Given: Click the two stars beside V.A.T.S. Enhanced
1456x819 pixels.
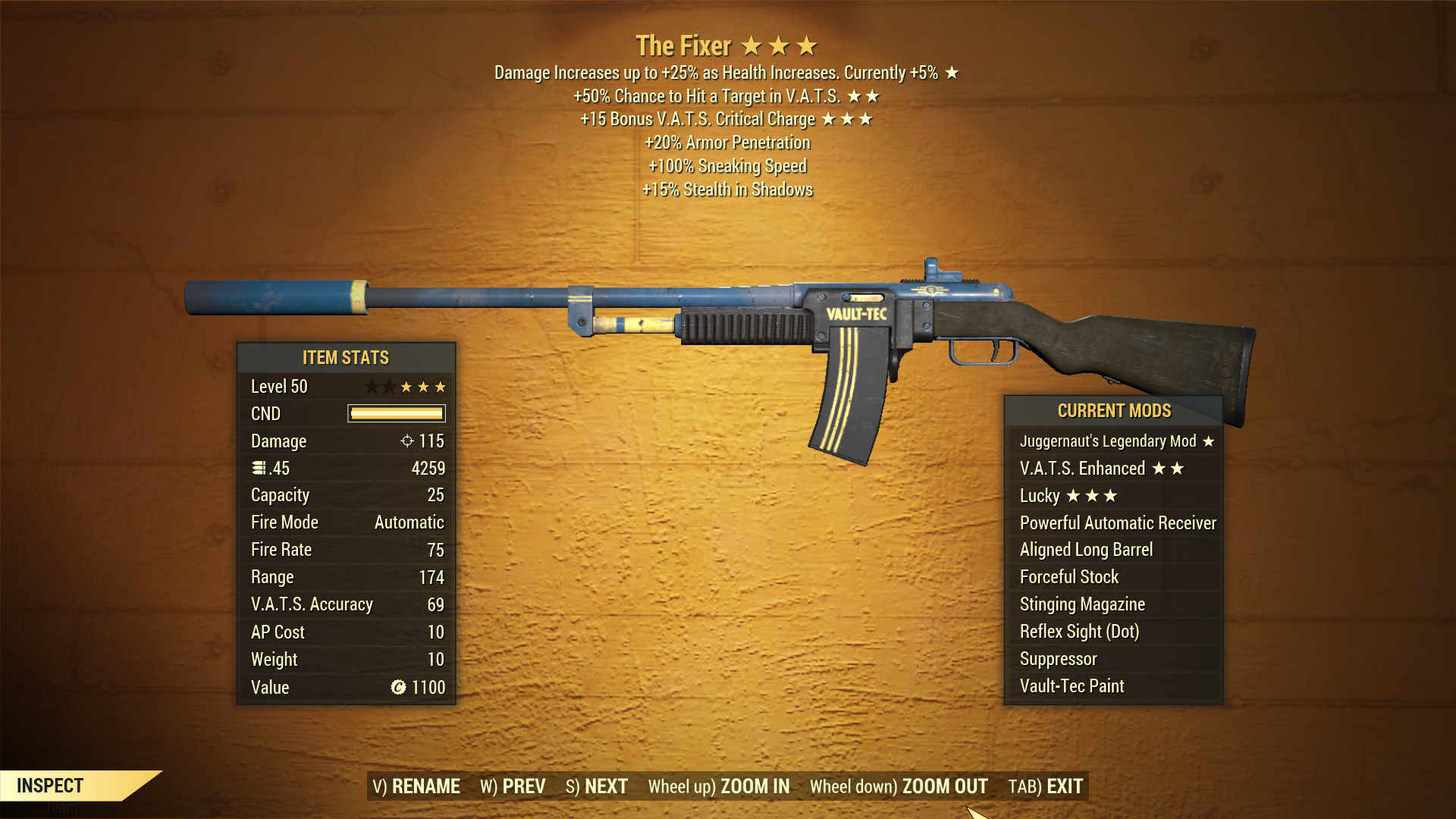Looking at the screenshot, I should [x=1169, y=468].
